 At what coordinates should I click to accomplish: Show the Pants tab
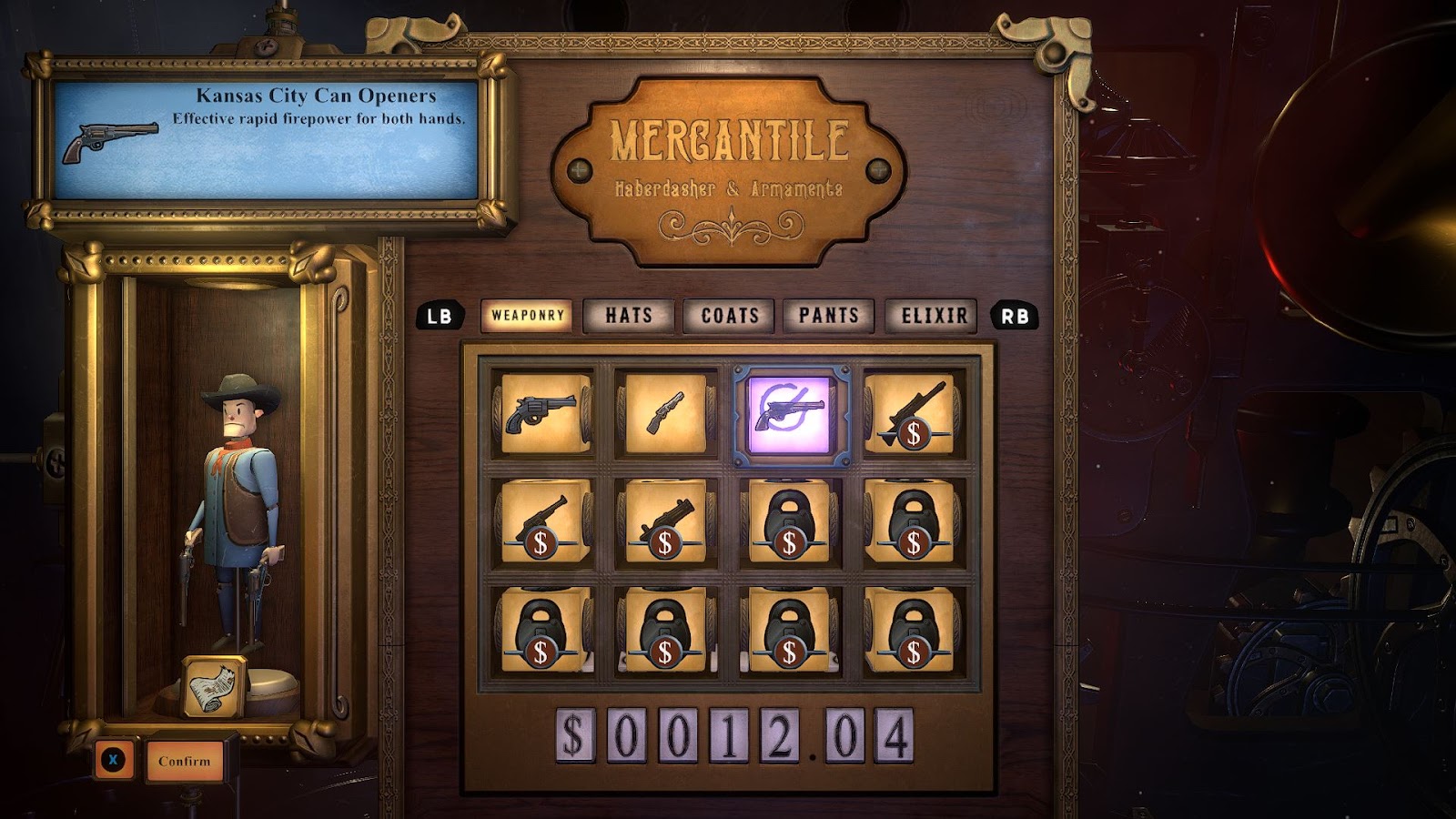[x=829, y=316]
